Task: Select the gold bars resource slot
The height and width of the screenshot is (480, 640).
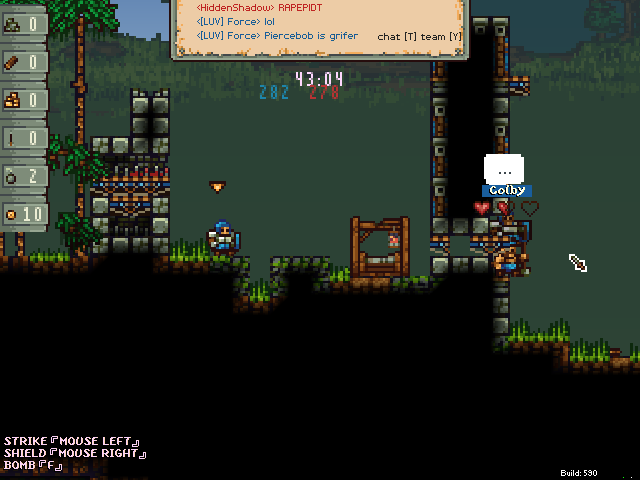Action: (23, 100)
